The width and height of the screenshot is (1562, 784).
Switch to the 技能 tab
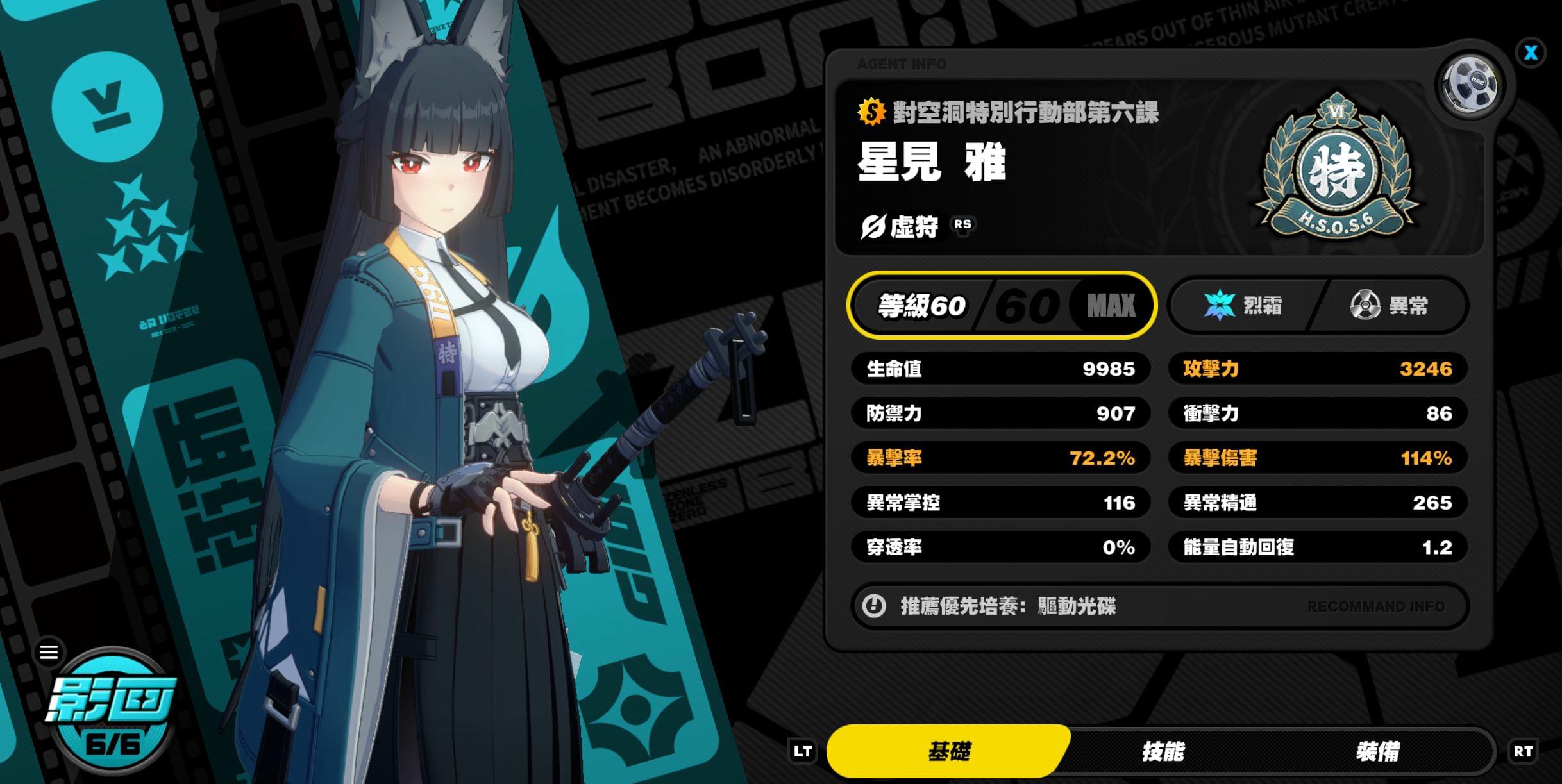pos(1163,751)
